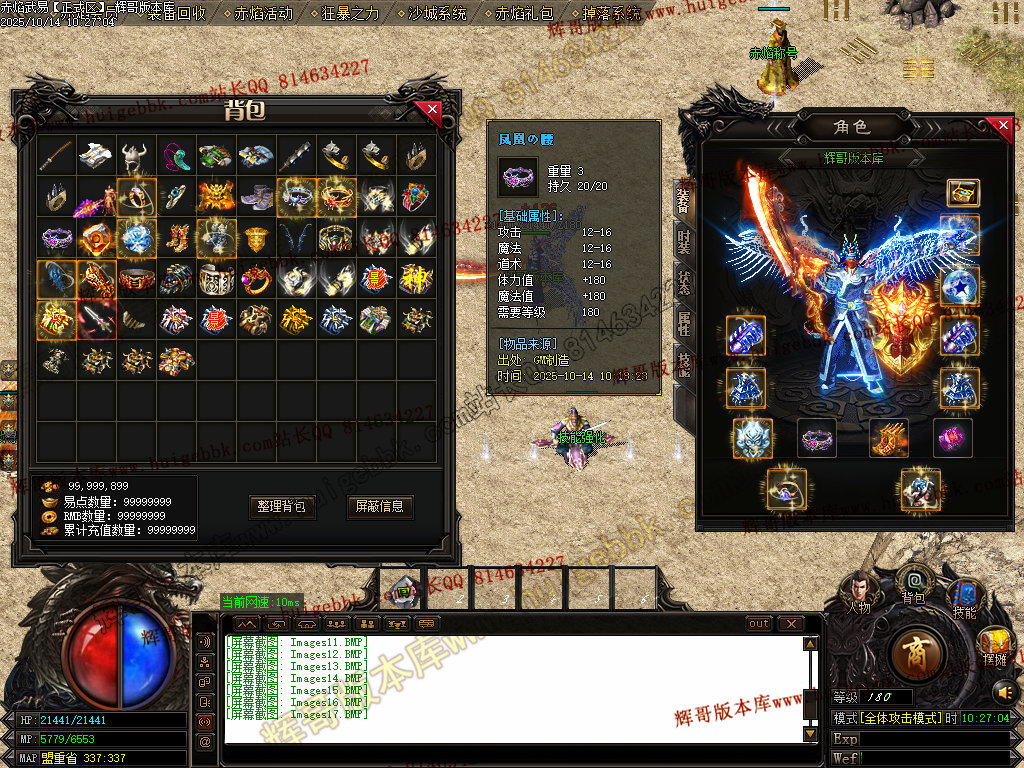Select the equipped belt slot in character panel
The width and height of the screenshot is (1024, 768).
tap(816, 438)
